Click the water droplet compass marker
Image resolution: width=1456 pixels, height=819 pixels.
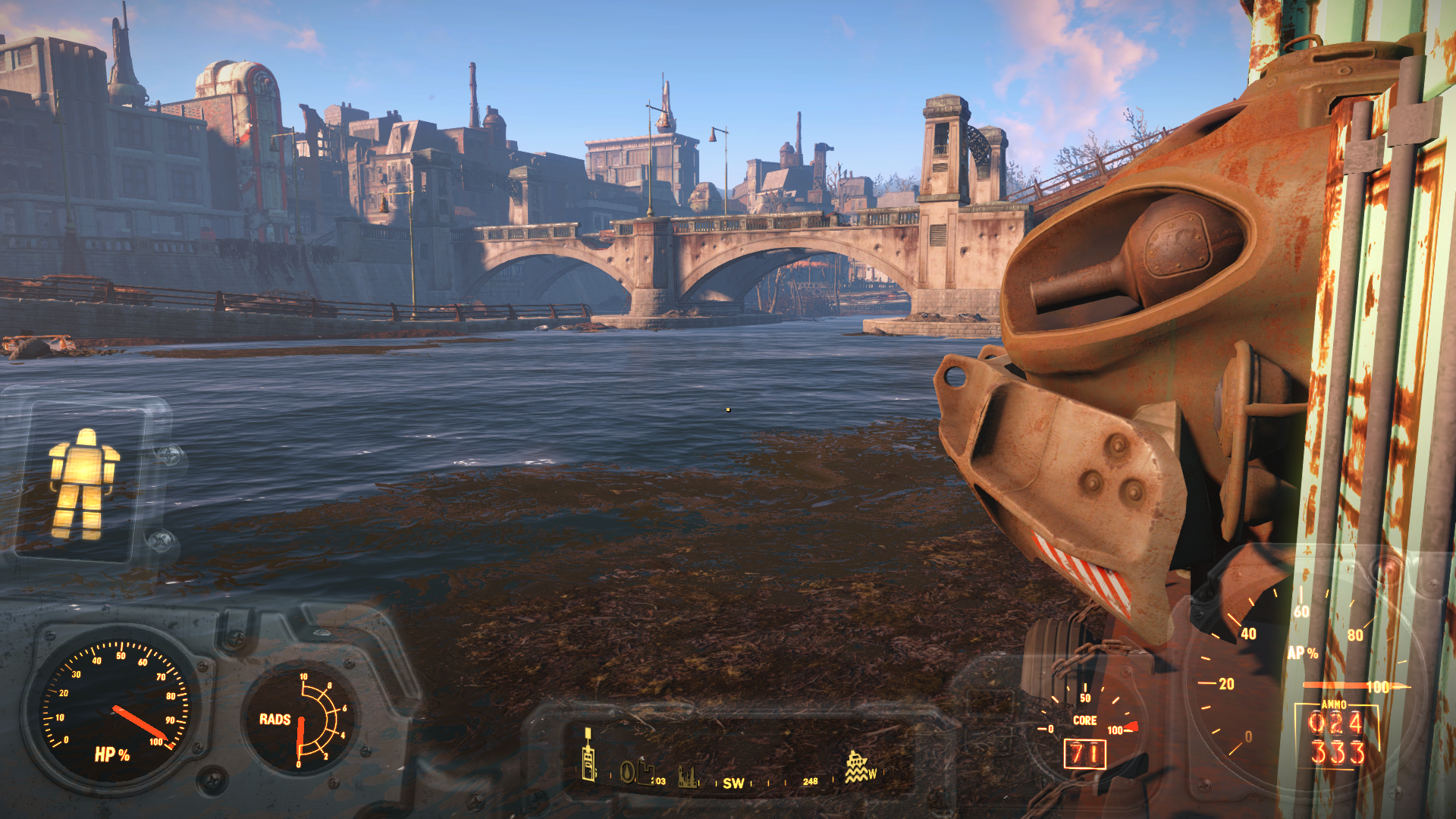628,773
